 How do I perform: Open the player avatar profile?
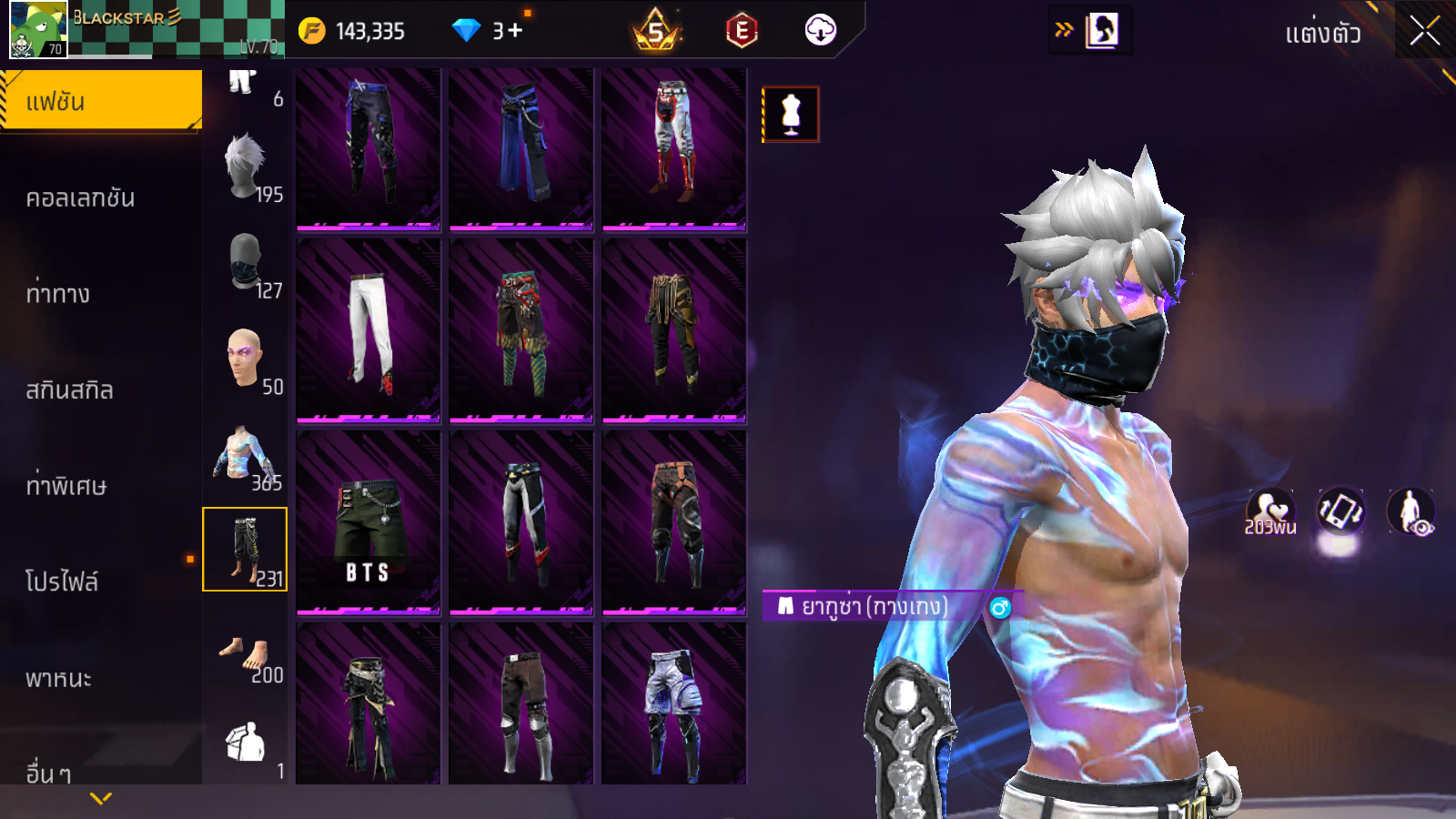38,30
